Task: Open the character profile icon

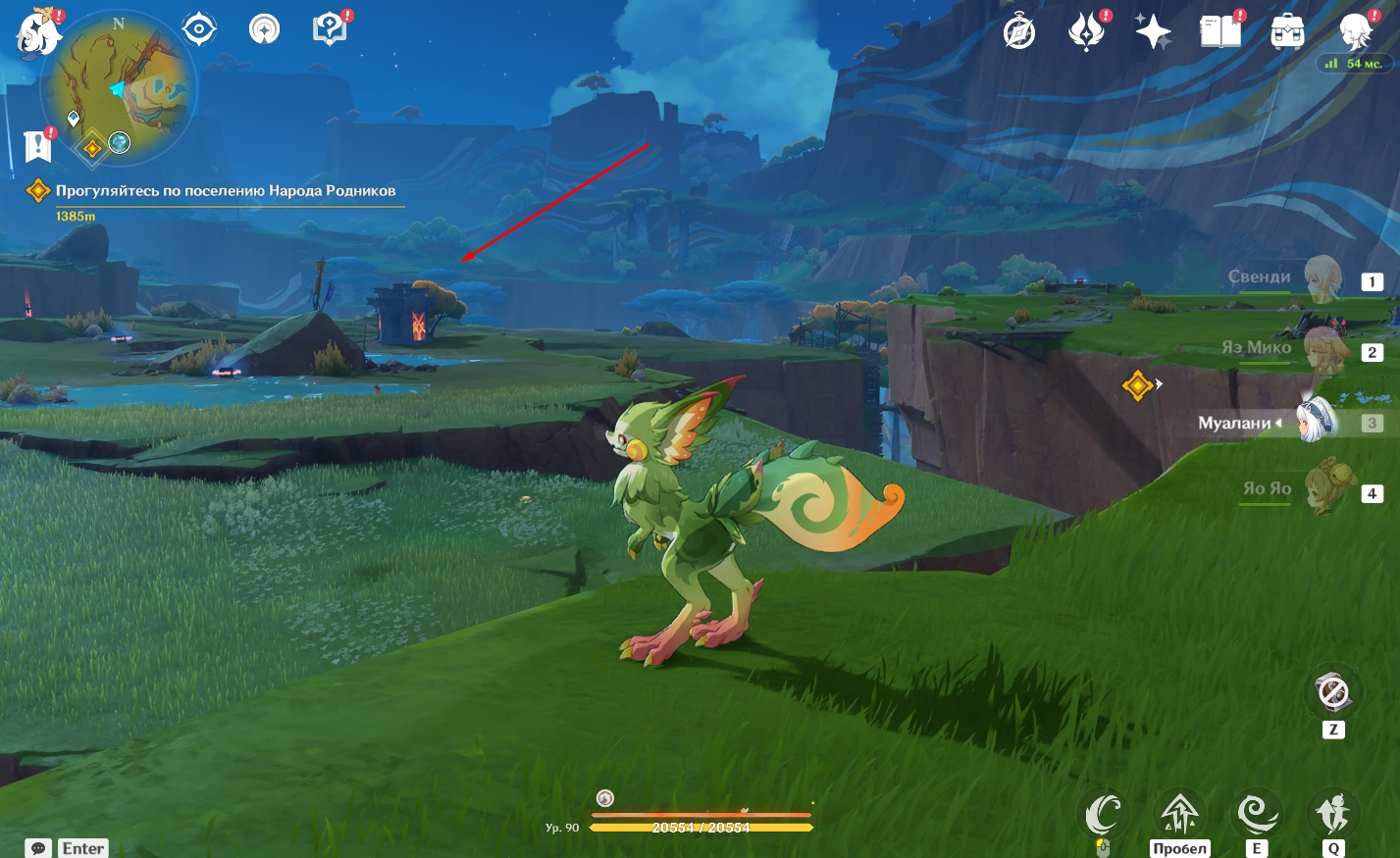Action: (x=1355, y=31)
